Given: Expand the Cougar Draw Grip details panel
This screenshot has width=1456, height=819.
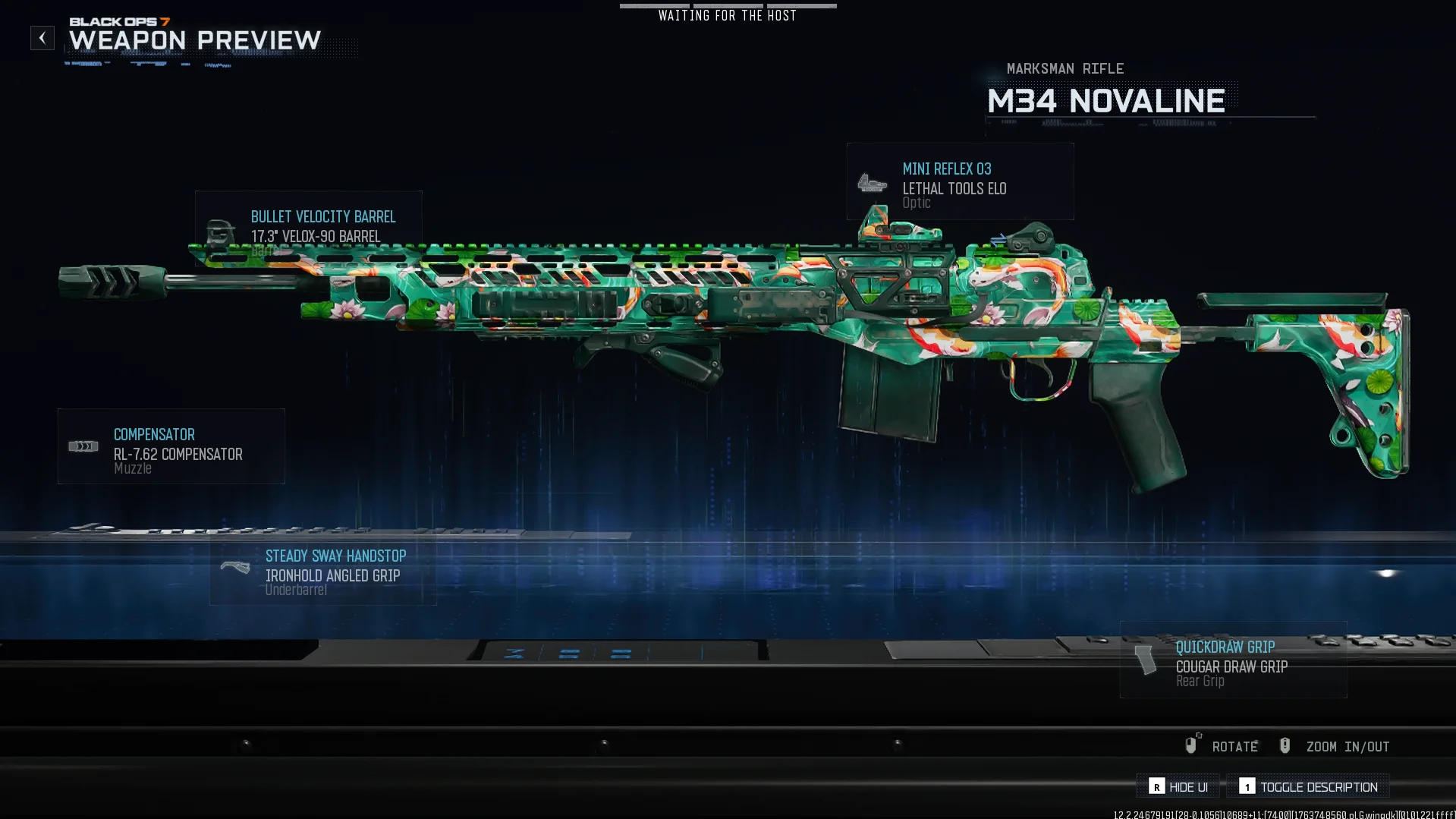Looking at the screenshot, I should pos(1232,660).
